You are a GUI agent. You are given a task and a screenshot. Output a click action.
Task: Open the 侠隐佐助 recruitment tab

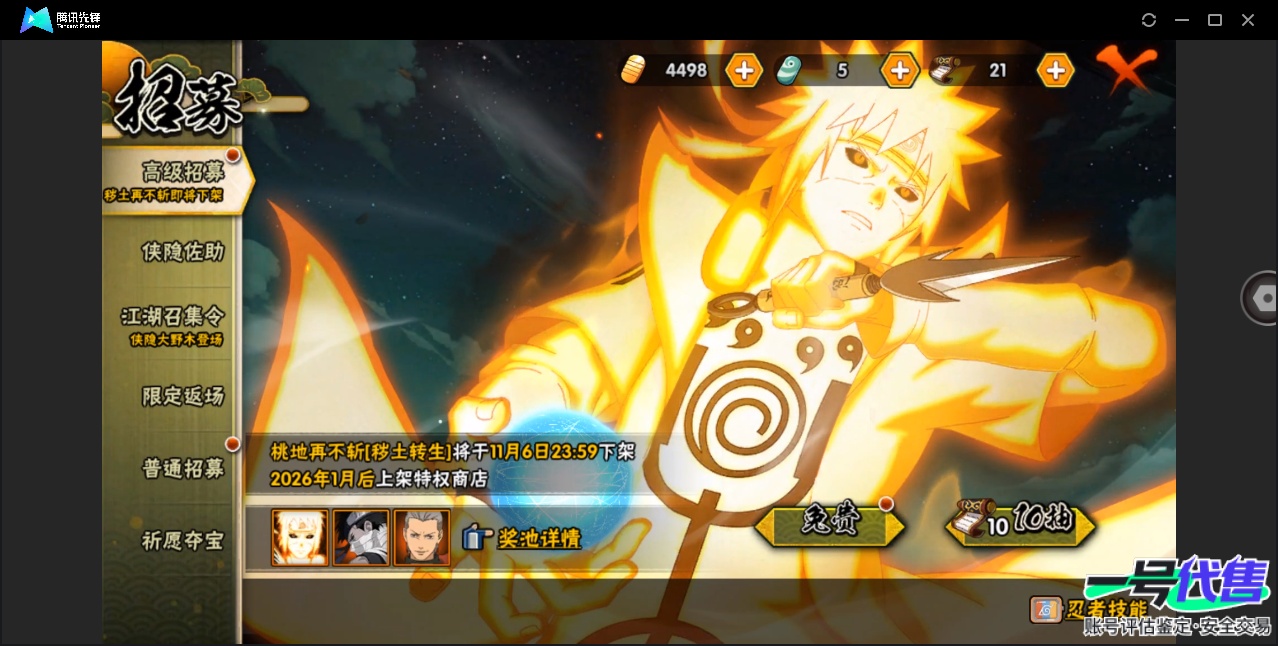point(182,252)
